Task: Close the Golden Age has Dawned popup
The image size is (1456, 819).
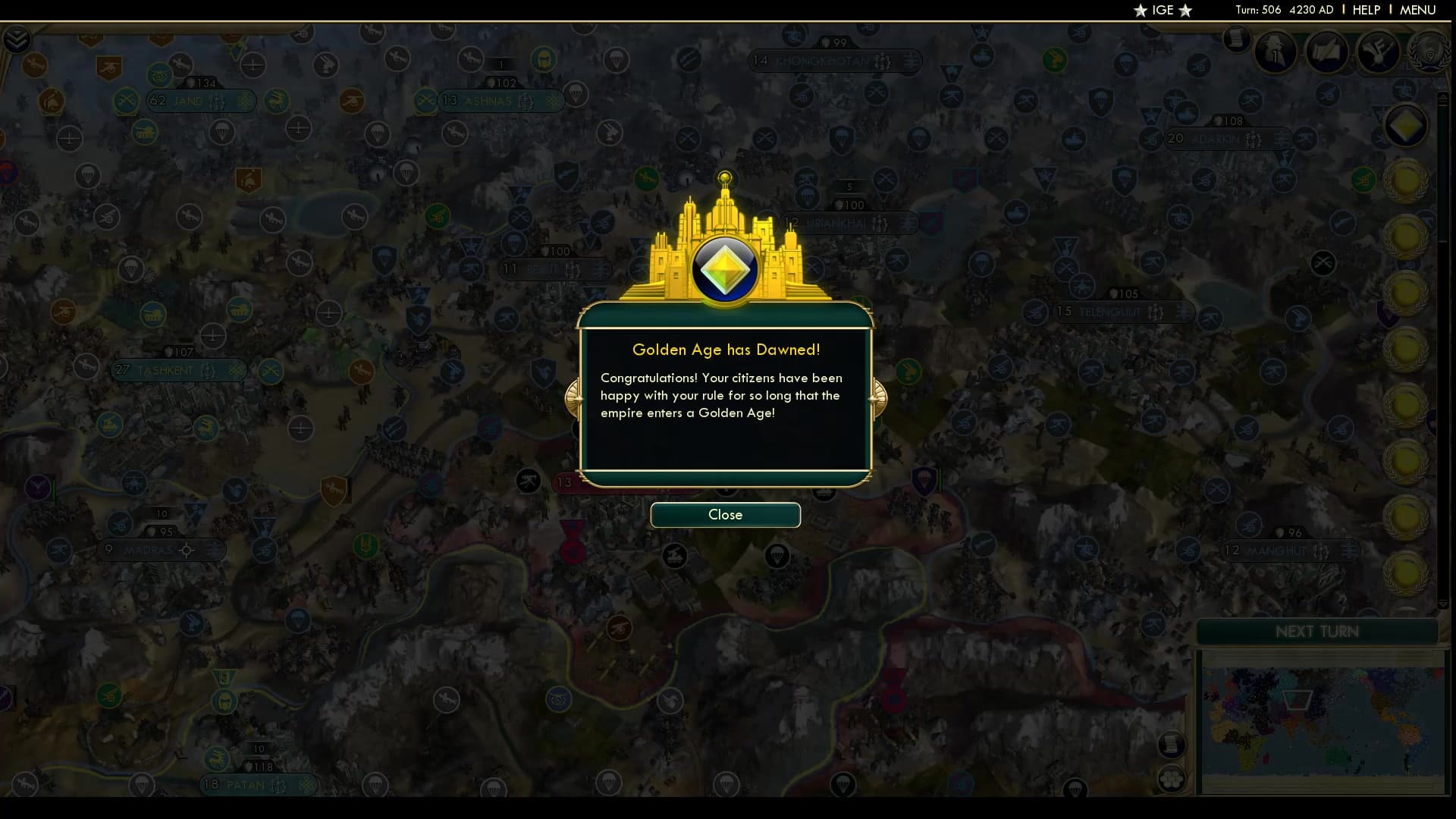Action: point(725,515)
